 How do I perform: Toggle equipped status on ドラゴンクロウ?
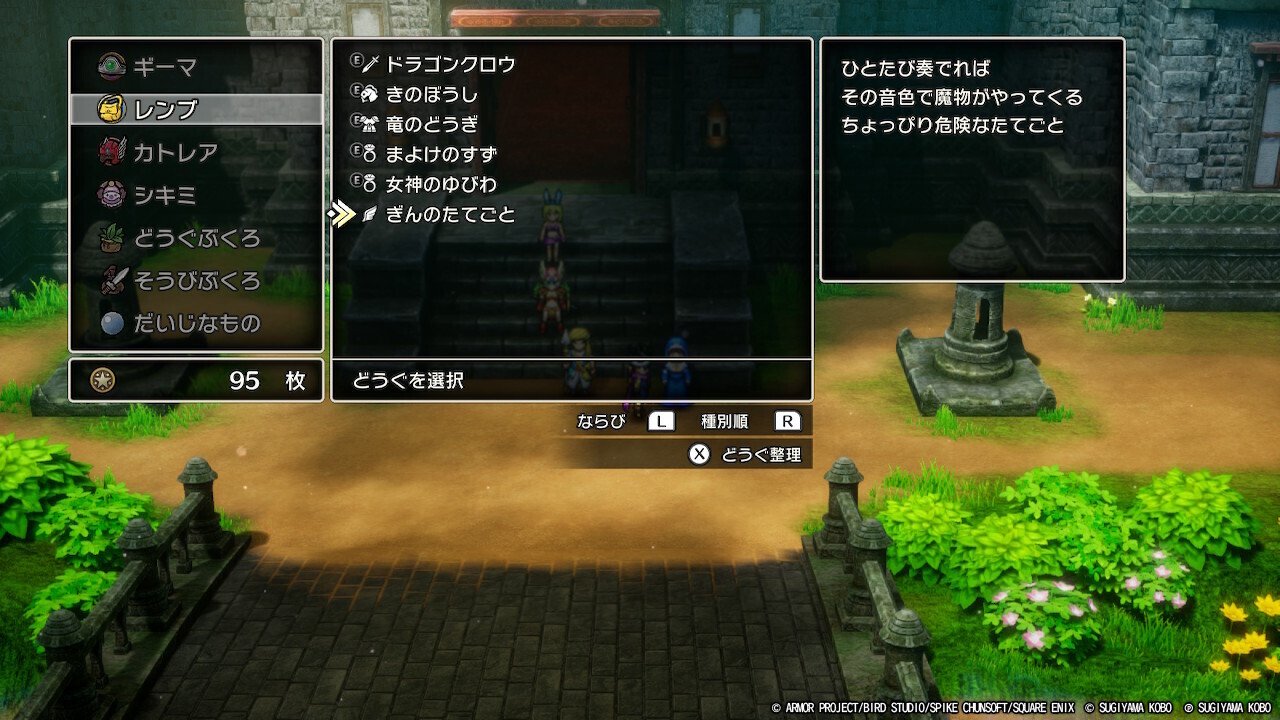(x=357, y=62)
